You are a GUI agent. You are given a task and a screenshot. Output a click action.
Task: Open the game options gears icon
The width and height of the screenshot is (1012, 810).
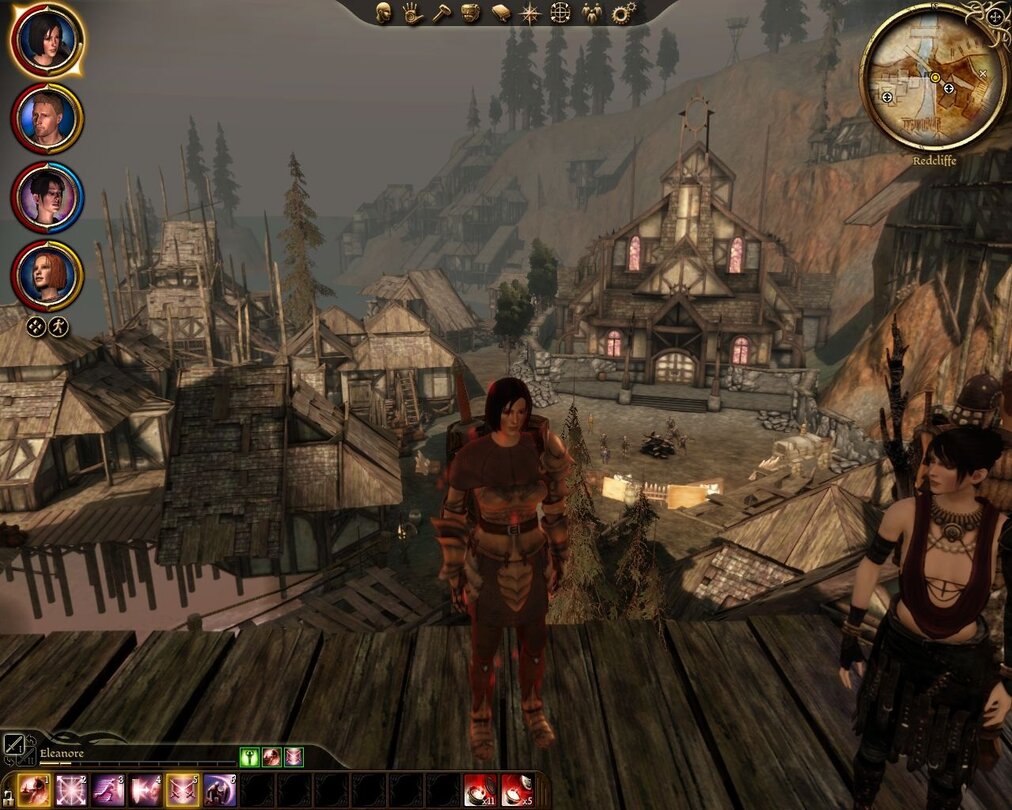click(623, 13)
